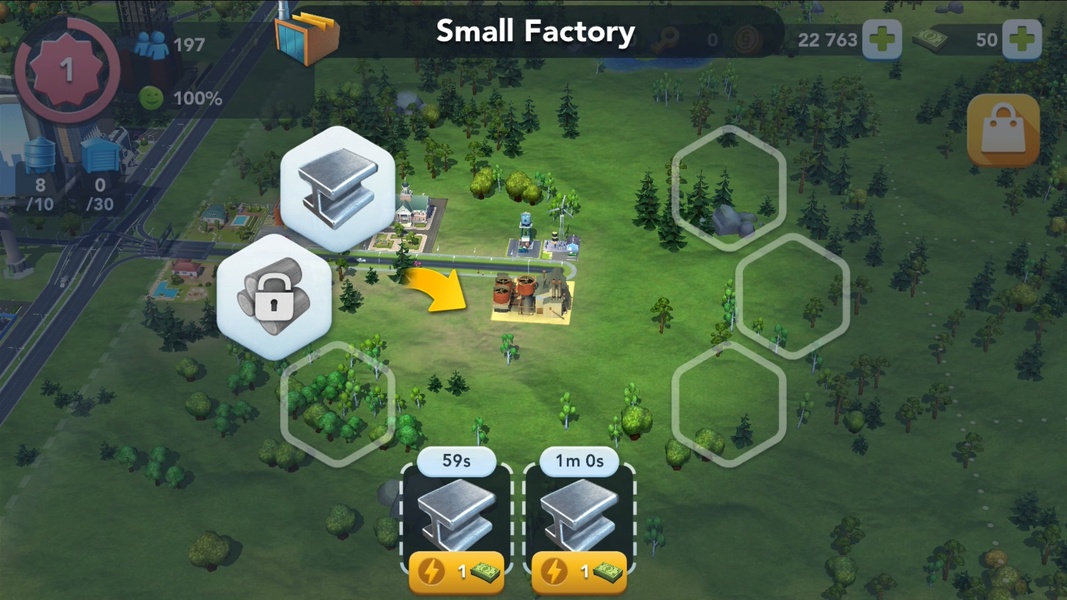1067x600 pixels.
Task: Speed up the 59s metal production
Action: pos(456,573)
